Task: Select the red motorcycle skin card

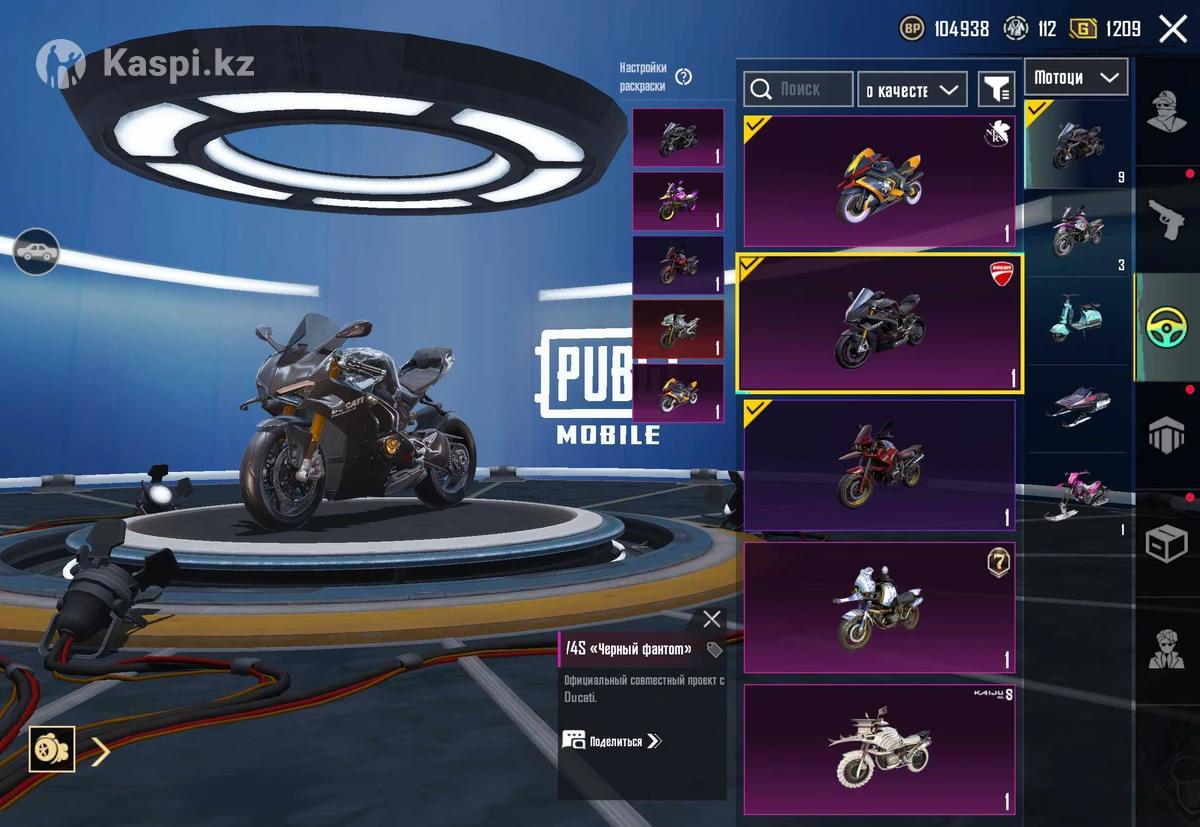Action: click(x=879, y=465)
